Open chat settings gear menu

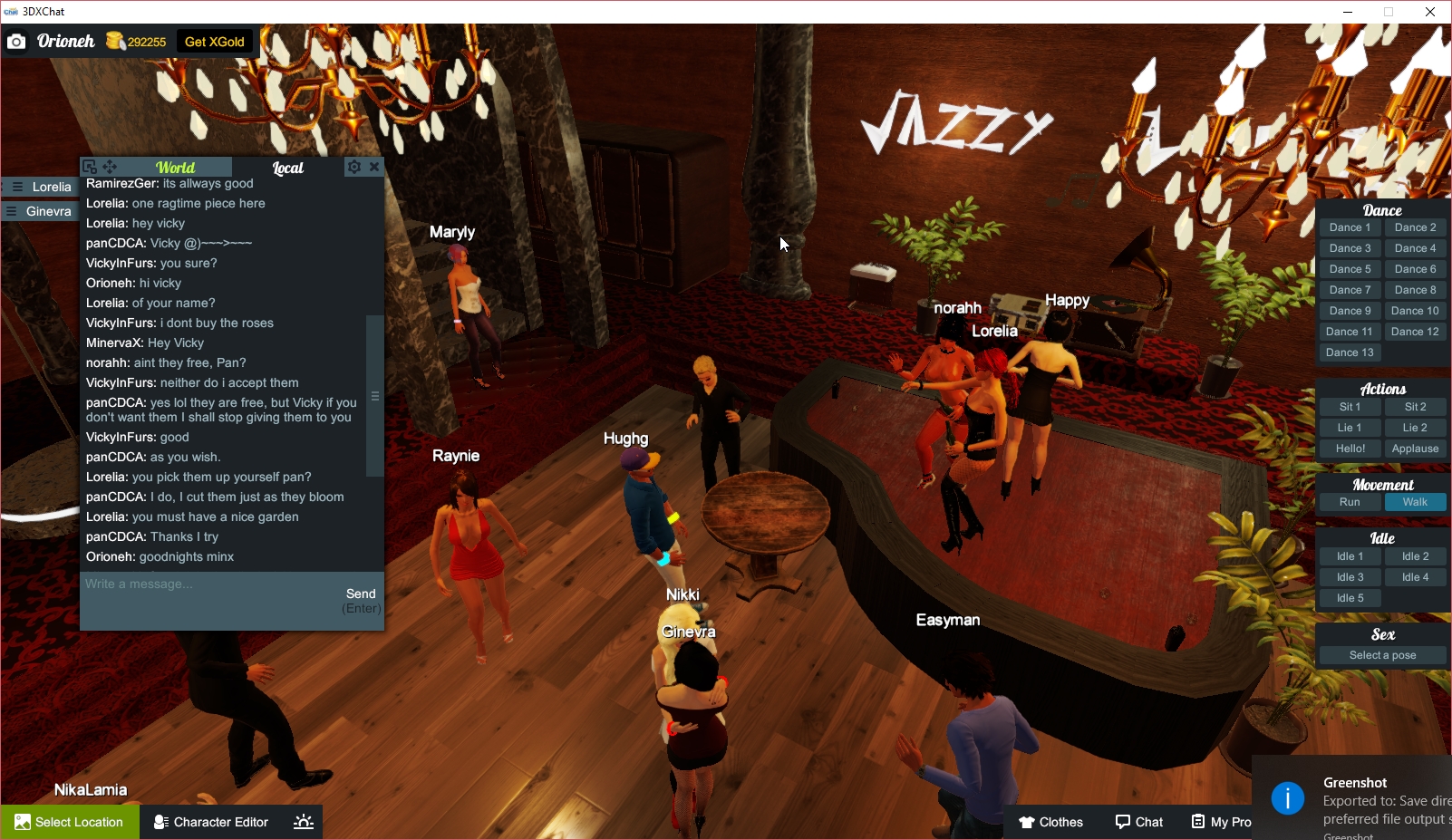coord(353,167)
